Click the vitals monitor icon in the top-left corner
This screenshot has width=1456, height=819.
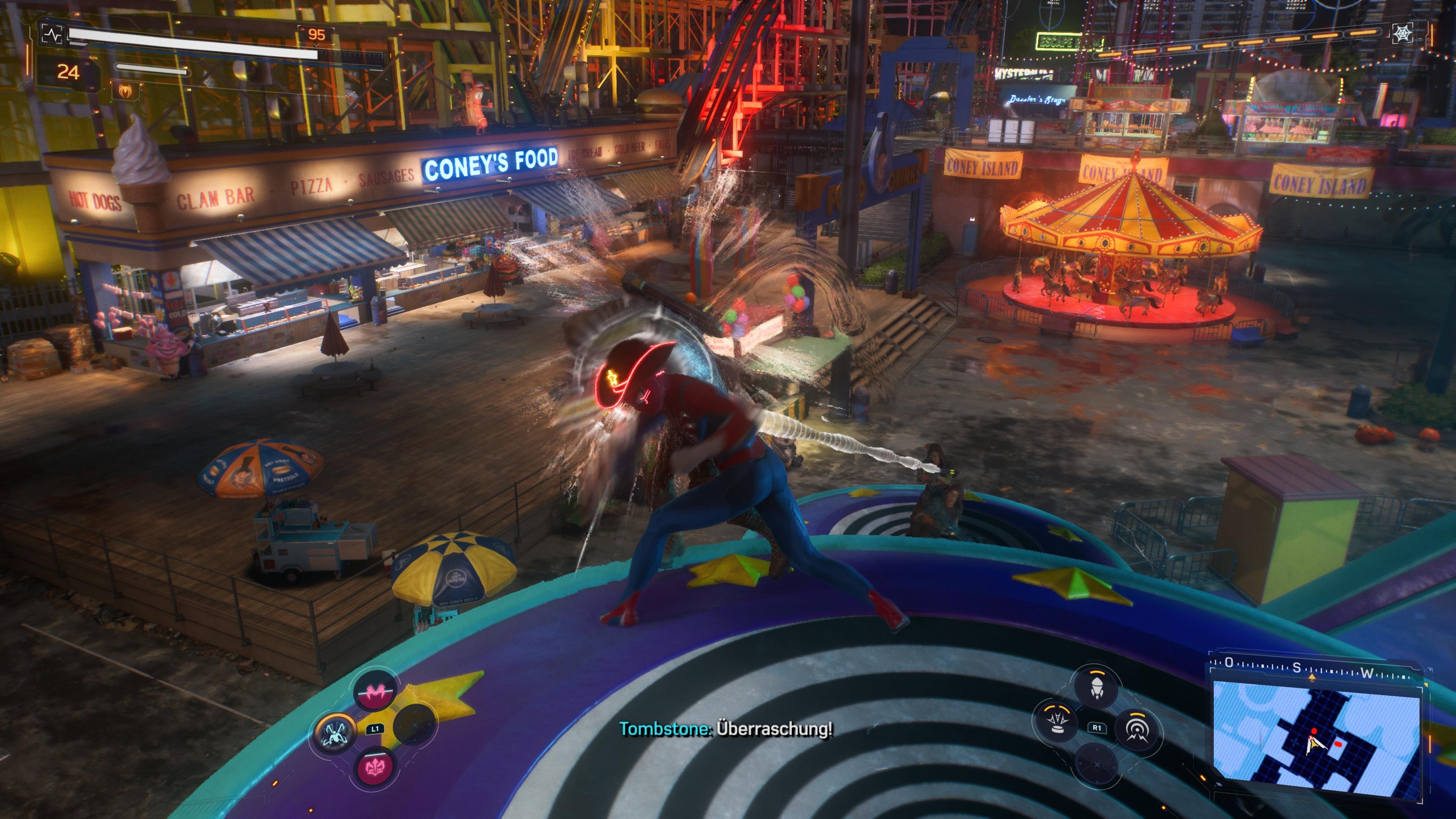53,36
